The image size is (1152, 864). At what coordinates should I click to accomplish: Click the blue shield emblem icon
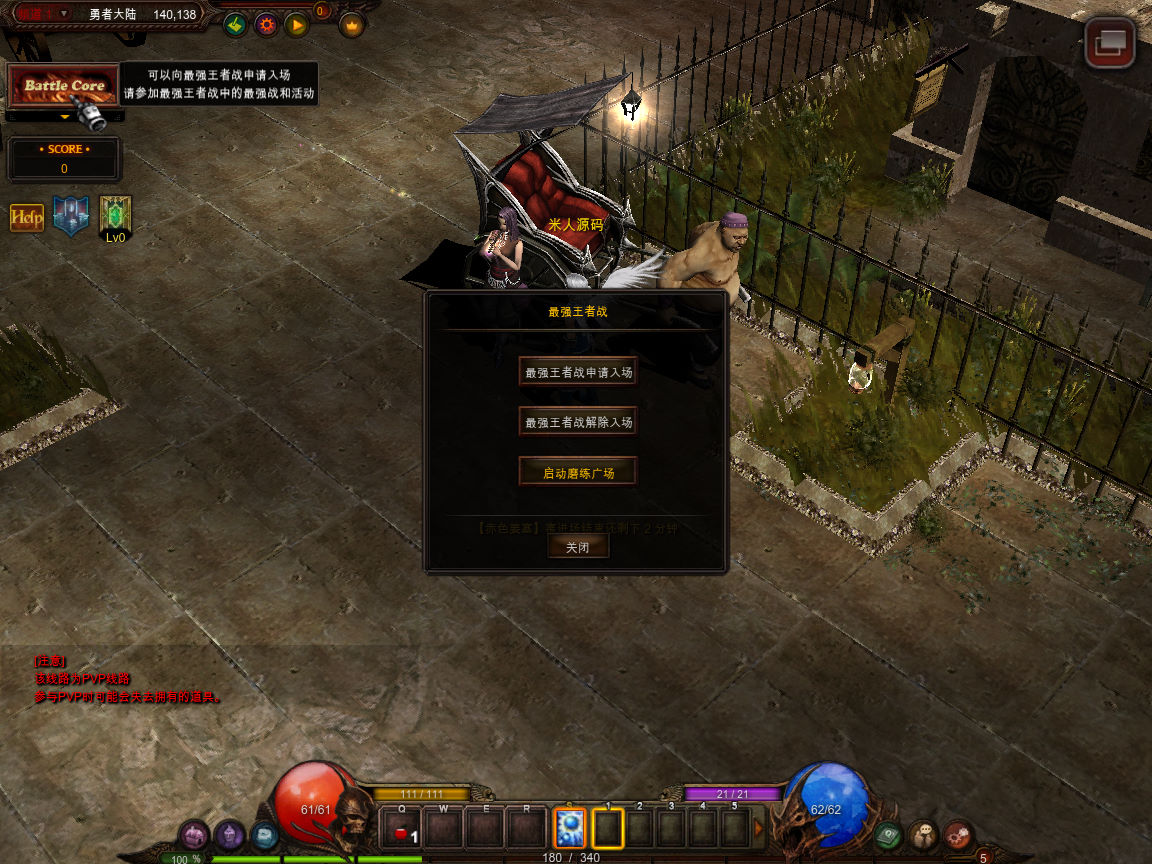coord(71,216)
